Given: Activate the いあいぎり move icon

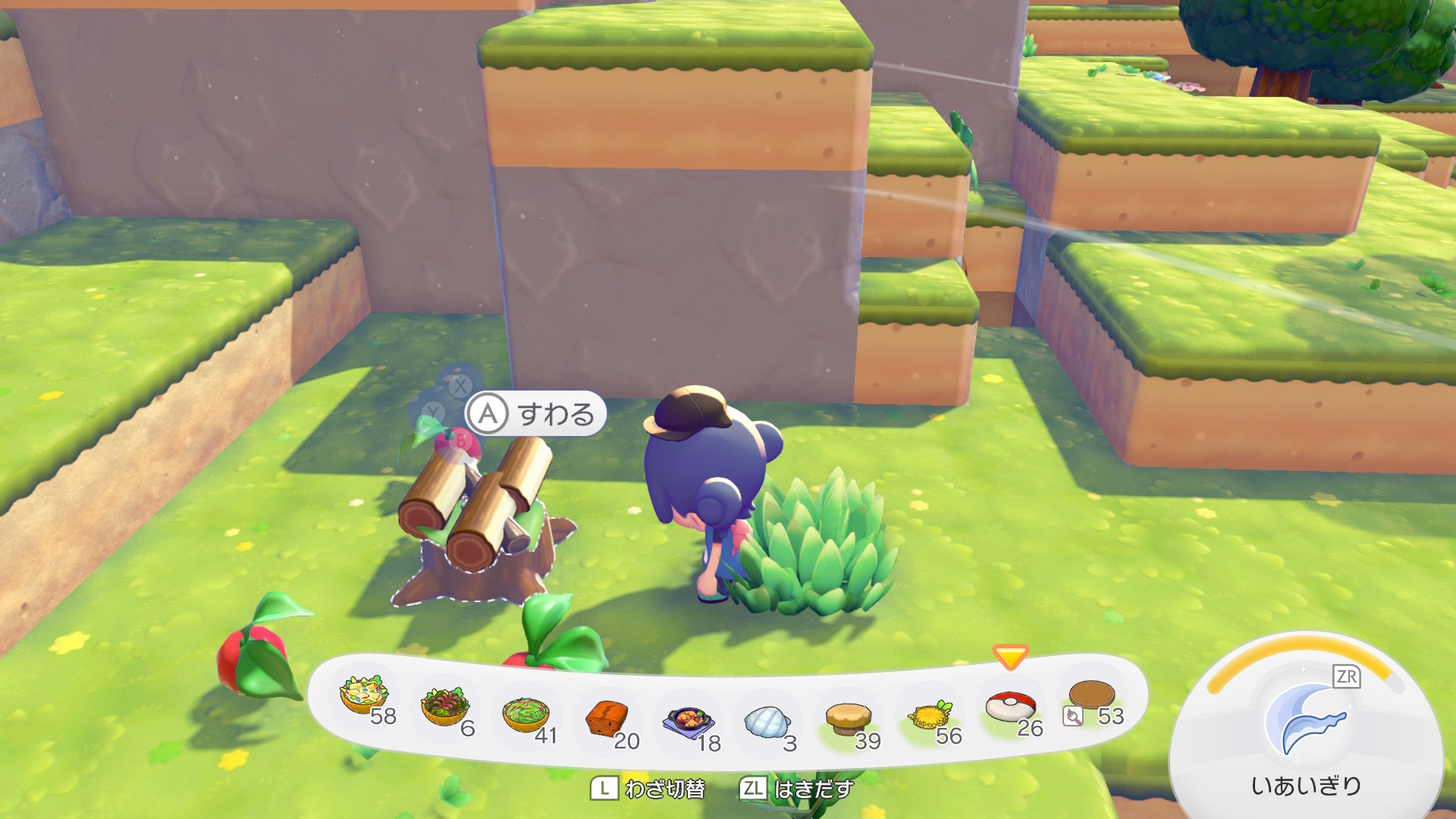Looking at the screenshot, I should (1306, 720).
